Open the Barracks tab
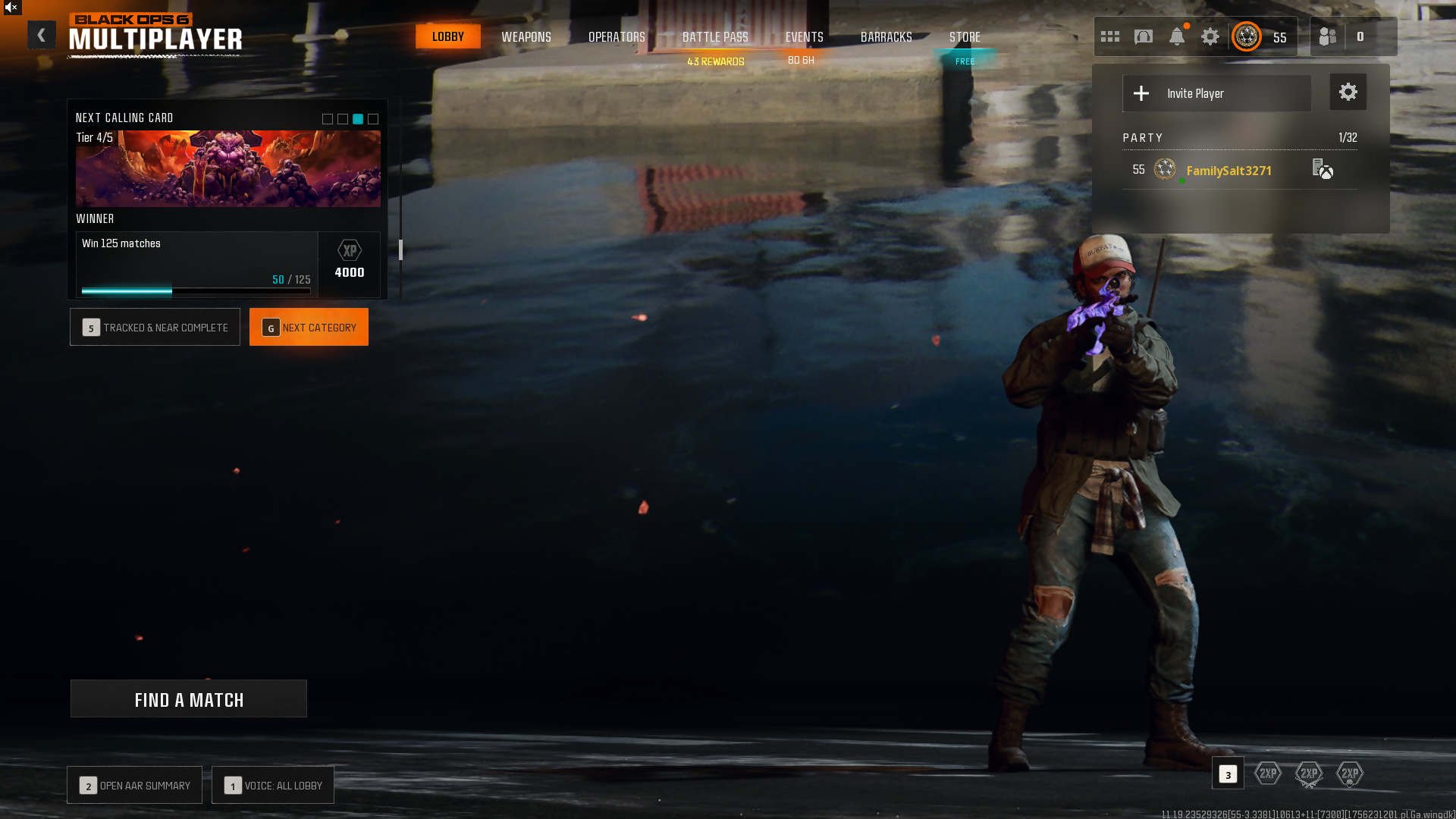This screenshot has width=1456, height=819. [x=886, y=36]
